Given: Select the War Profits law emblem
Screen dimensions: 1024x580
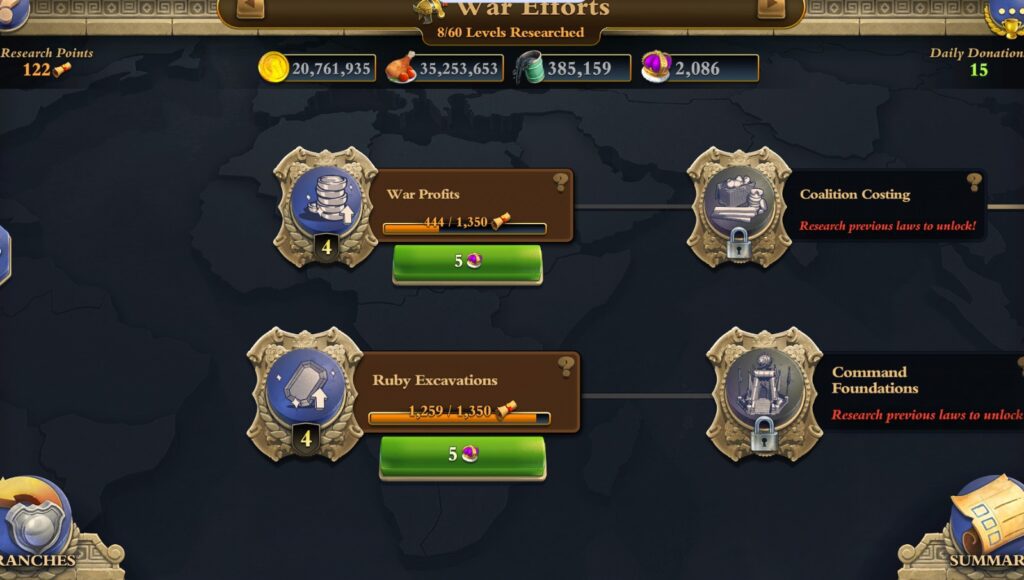Looking at the screenshot, I should pyautogui.click(x=326, y=206).
